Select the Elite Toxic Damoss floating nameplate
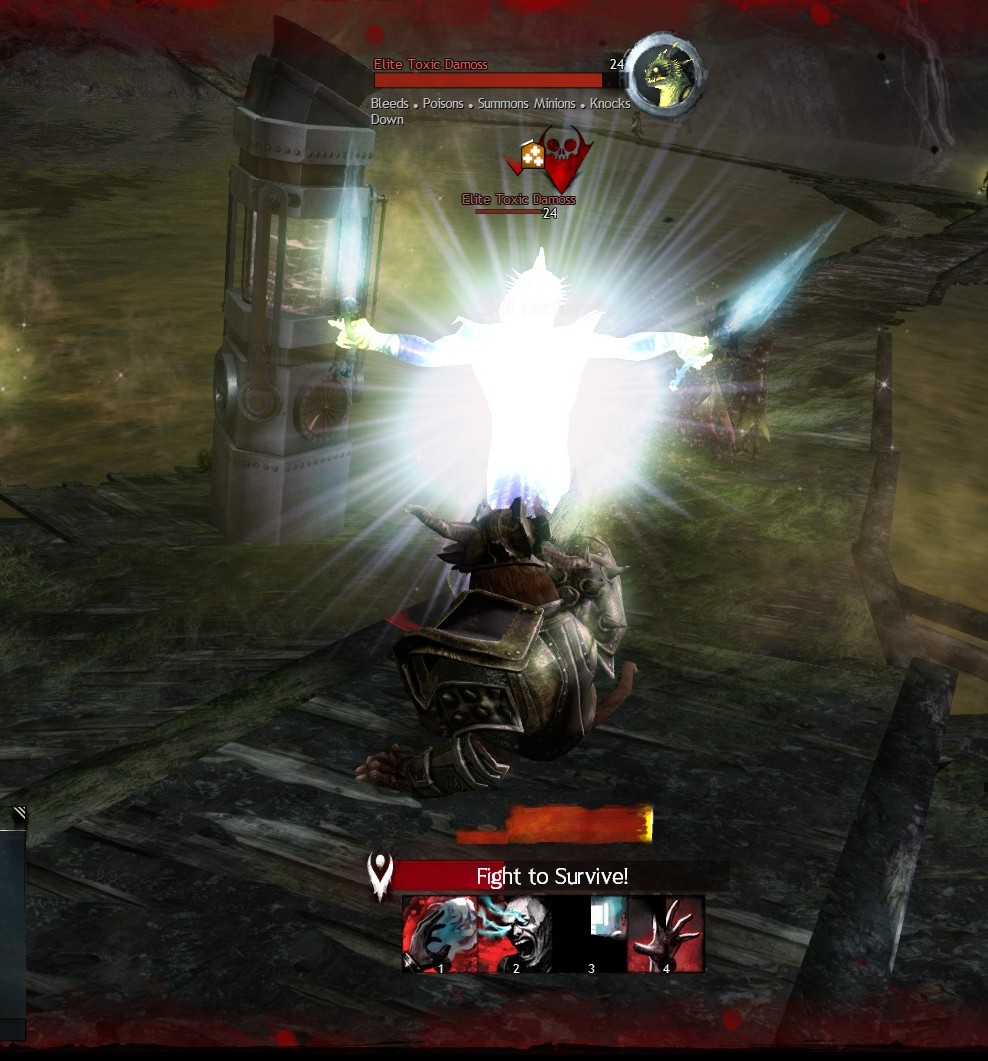988x1061 pixels. click(x=518, y=200)
